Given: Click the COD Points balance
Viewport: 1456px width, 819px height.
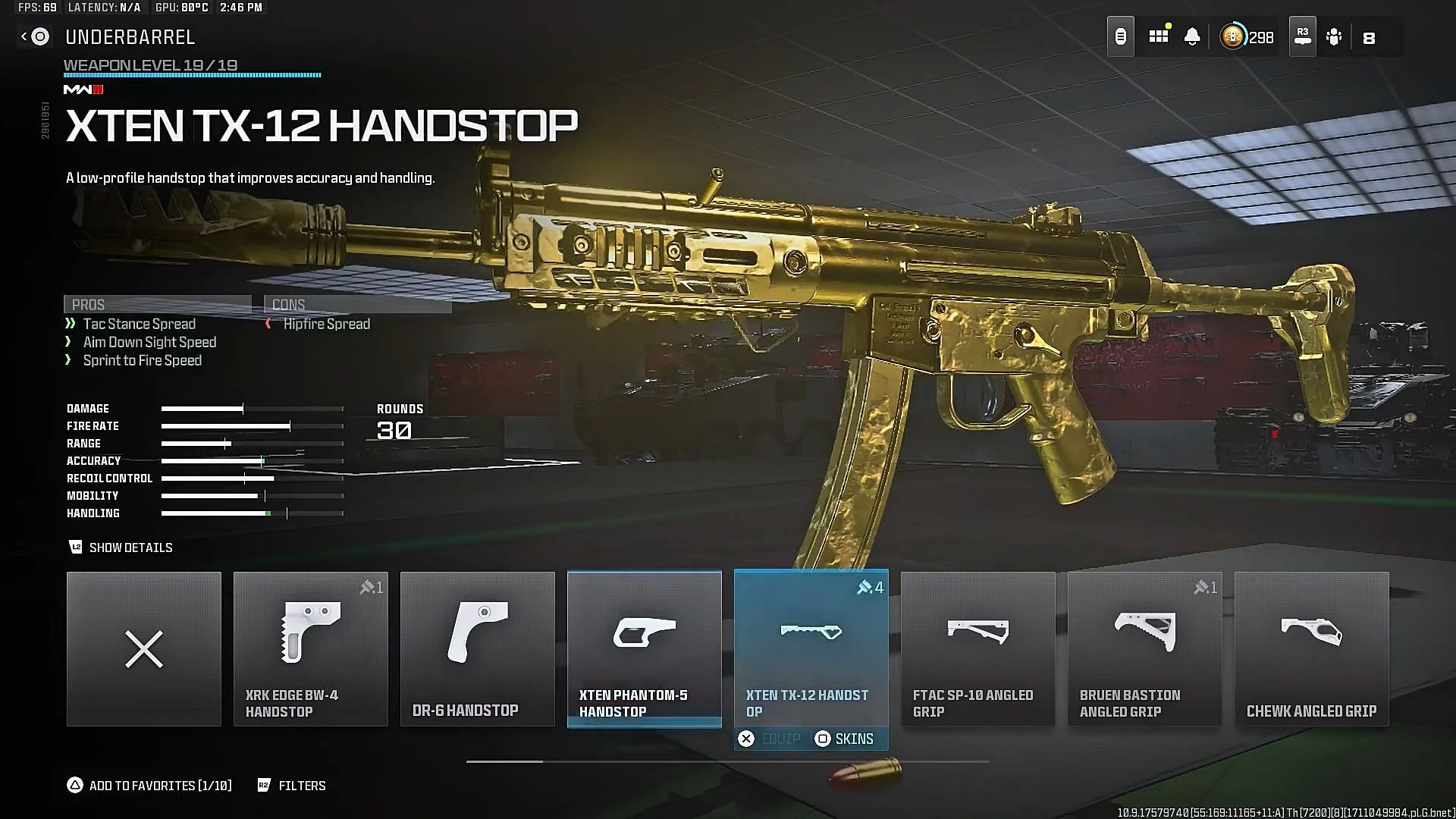Looking at the screenshot, I should pos(1247,36).
